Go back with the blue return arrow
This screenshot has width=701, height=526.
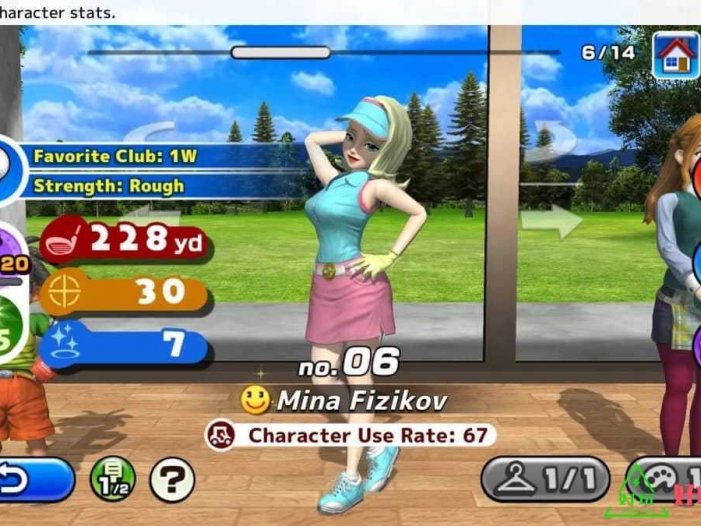[x=36, y=480]
